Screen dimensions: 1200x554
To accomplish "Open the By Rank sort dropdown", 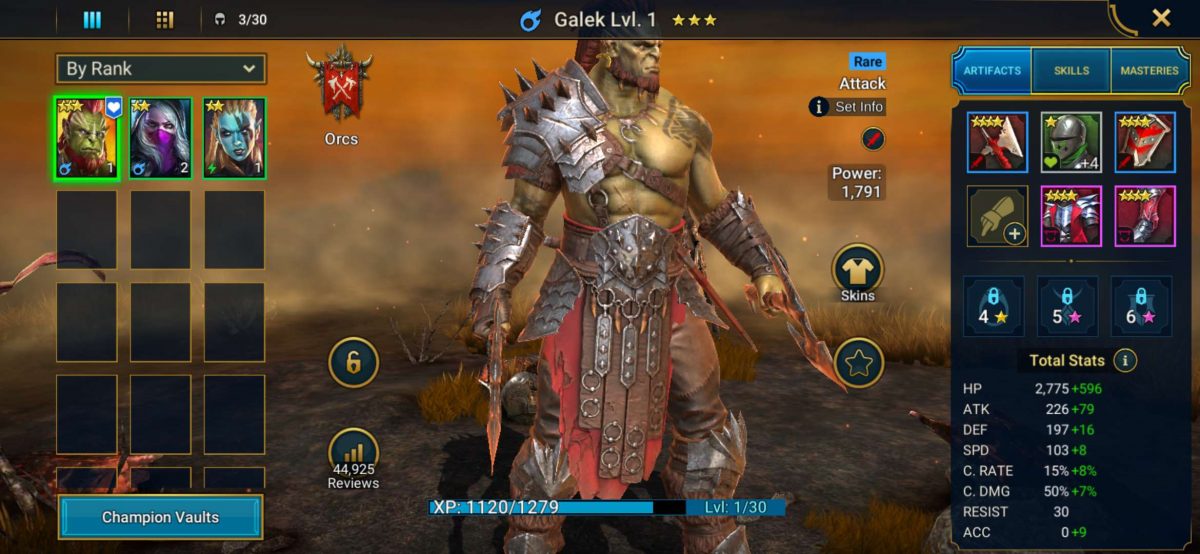I will point(161,69).
